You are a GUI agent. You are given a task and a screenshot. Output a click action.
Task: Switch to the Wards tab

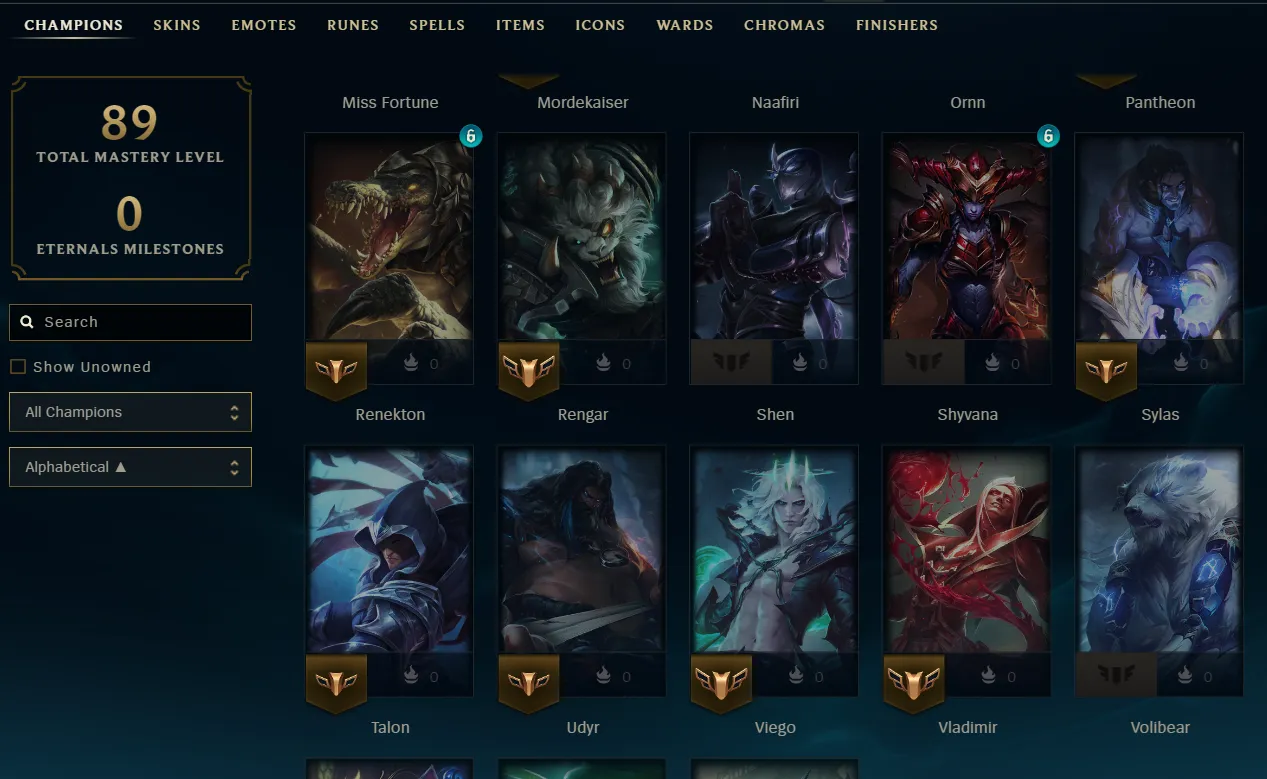point(685,25)
